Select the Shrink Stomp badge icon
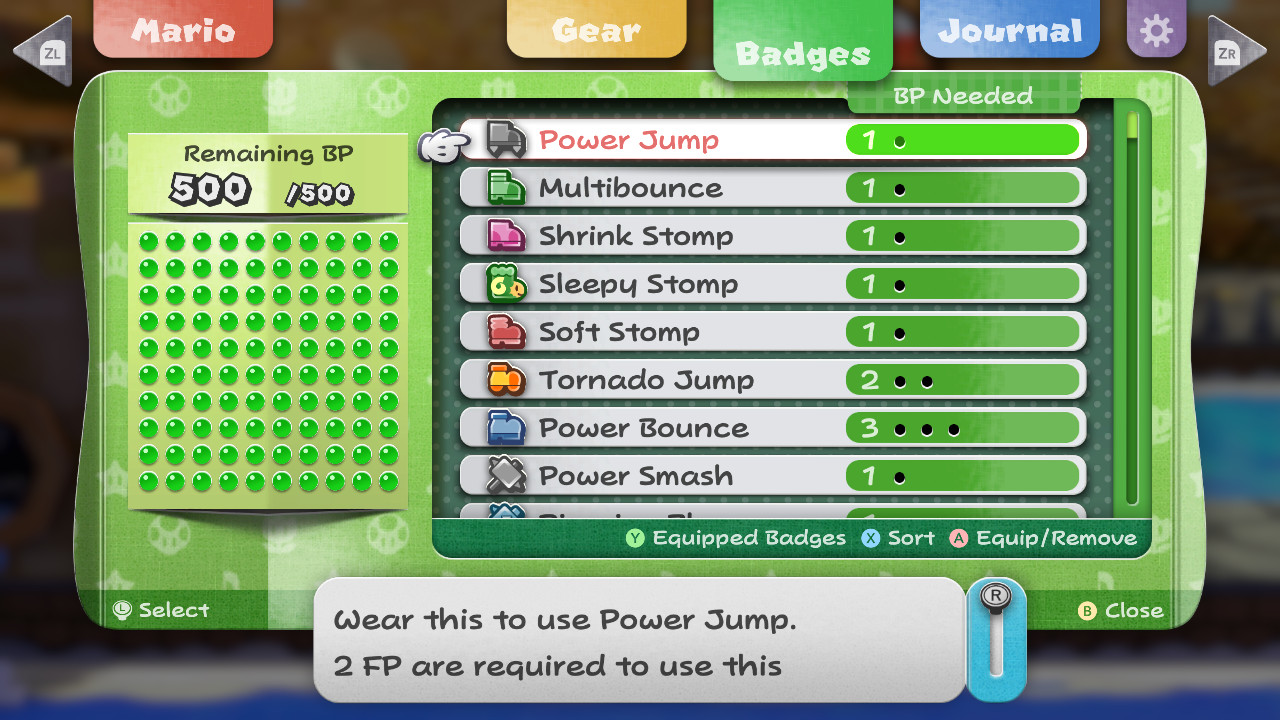The image size is (1280, 720). point(506,236)
